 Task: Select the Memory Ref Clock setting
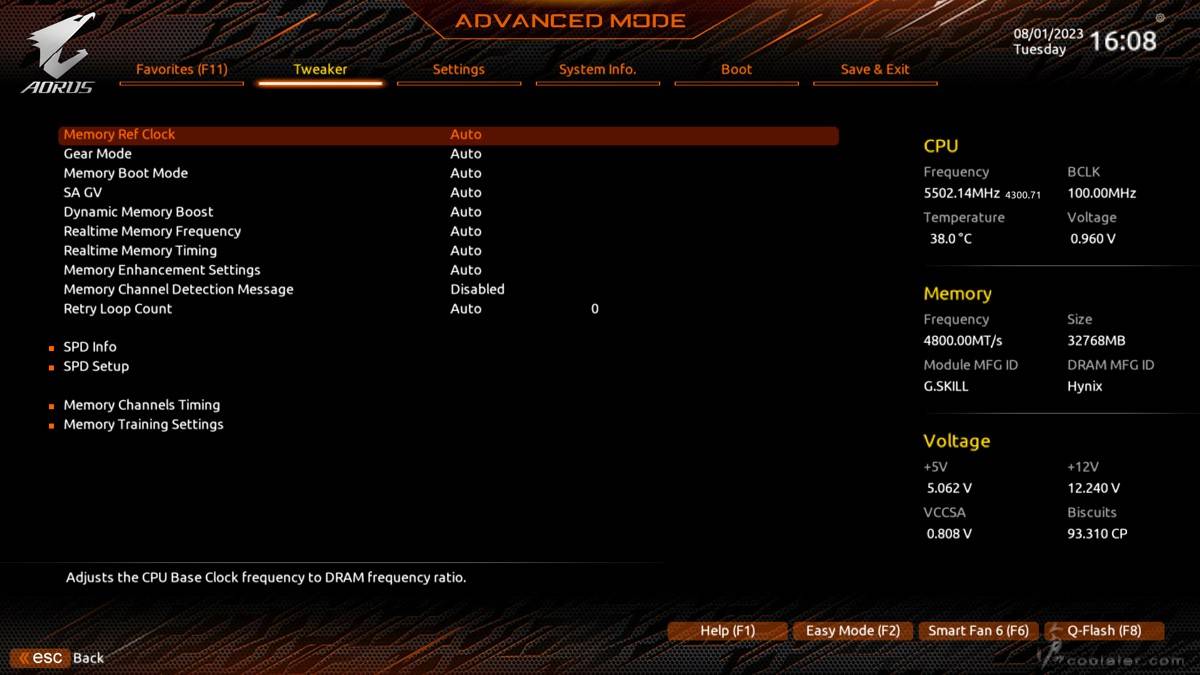tap(119, 134)
